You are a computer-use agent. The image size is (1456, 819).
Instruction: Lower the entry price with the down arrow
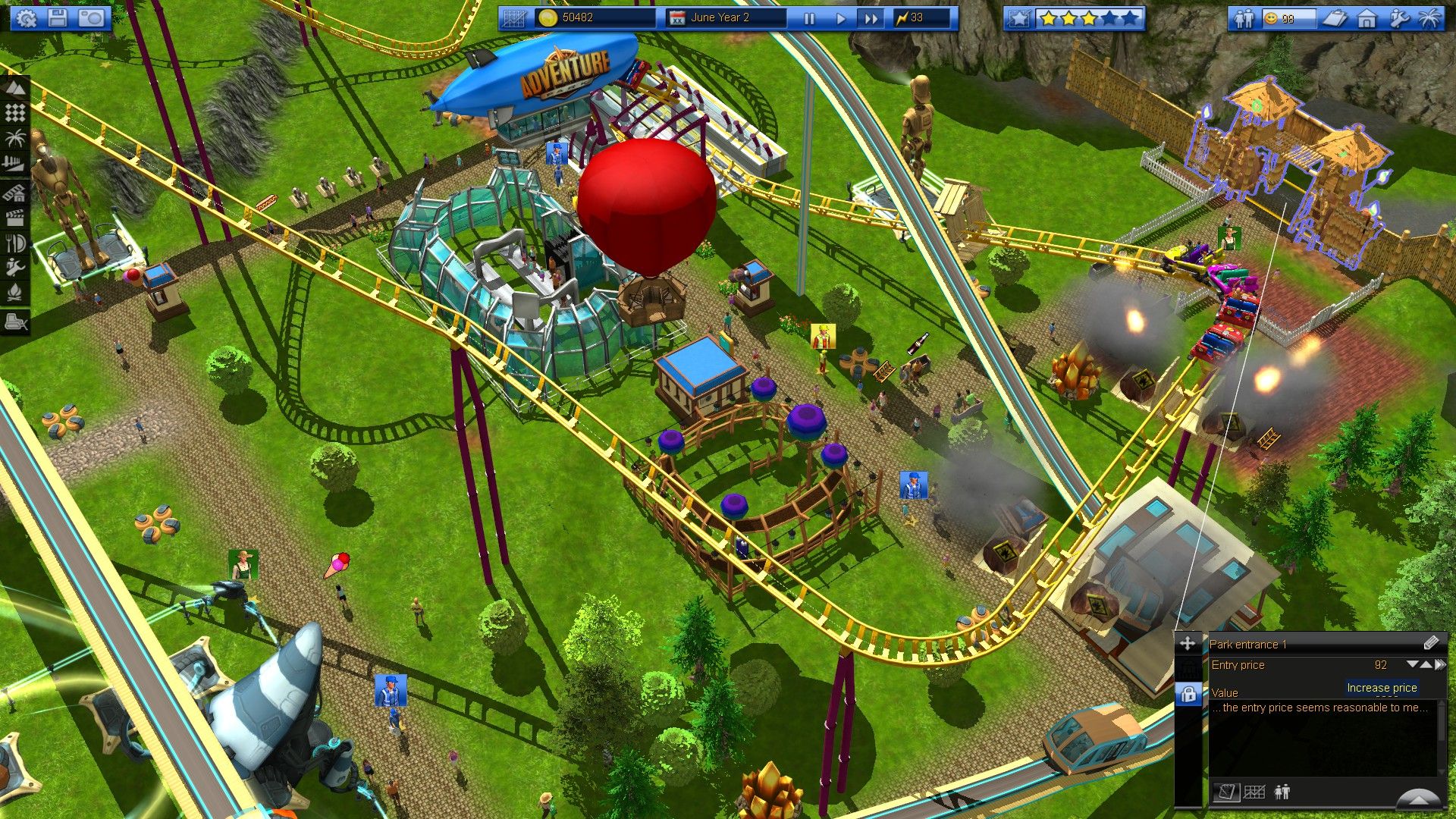point(1412,664)
